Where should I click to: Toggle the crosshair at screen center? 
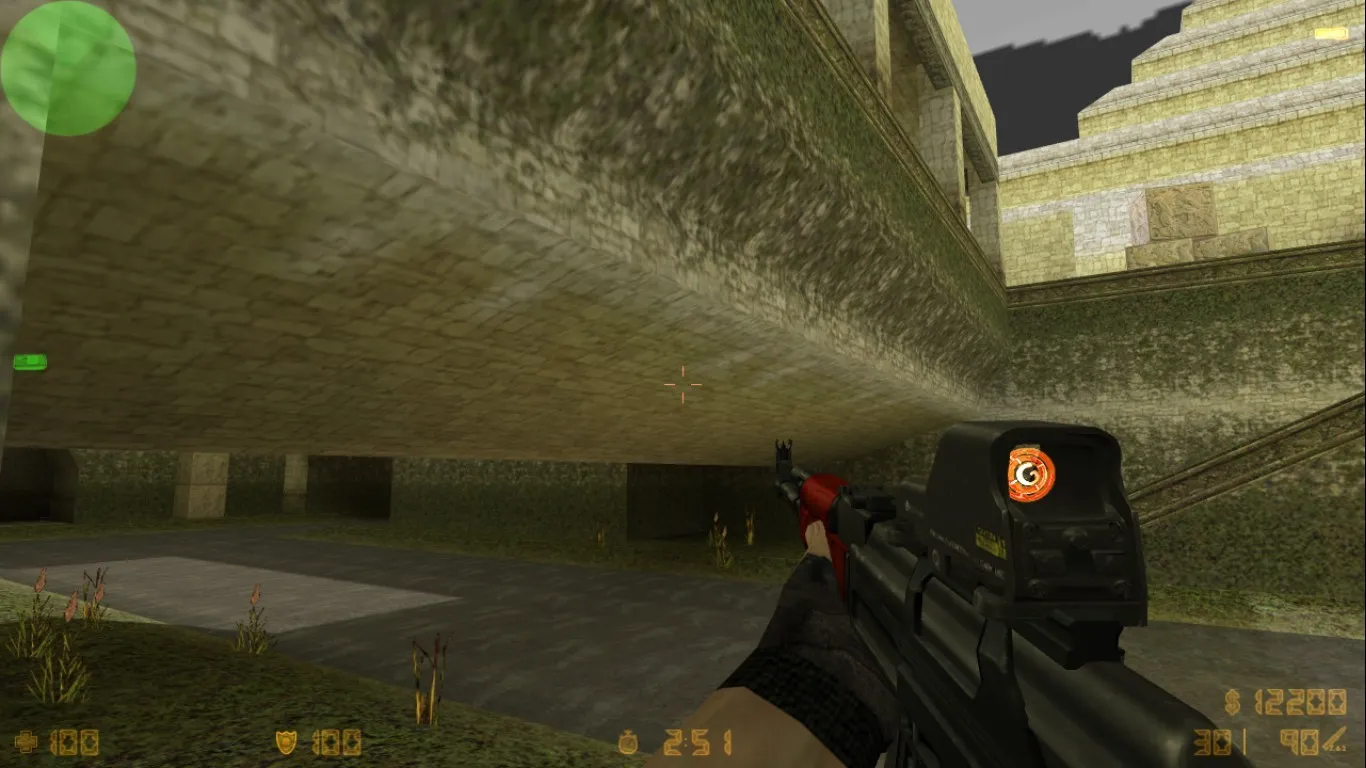(x=681, y=384)
